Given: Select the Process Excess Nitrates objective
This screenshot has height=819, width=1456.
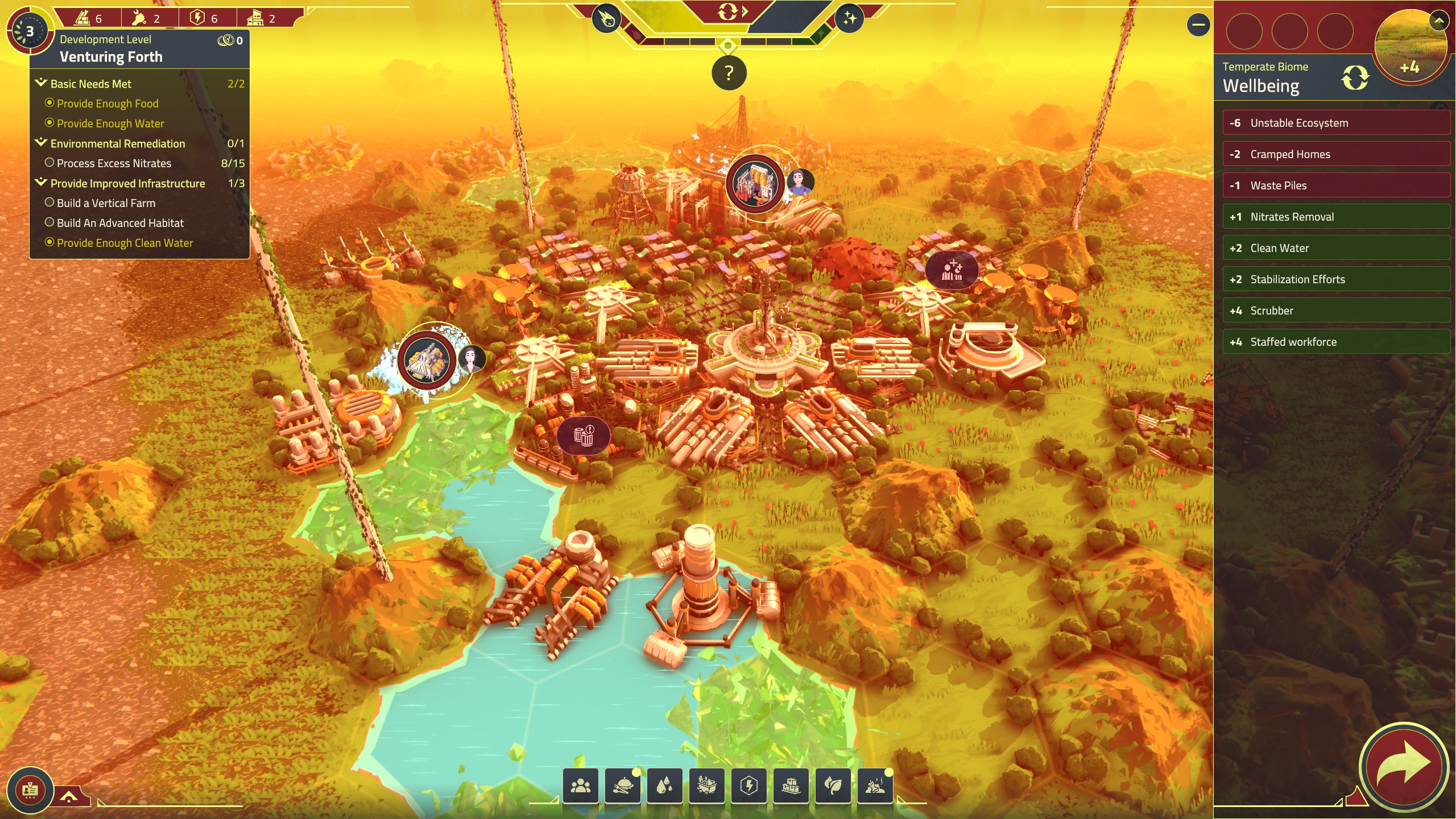Looking at the screenshot, I should pyautogui.click(x=114, y=163).
